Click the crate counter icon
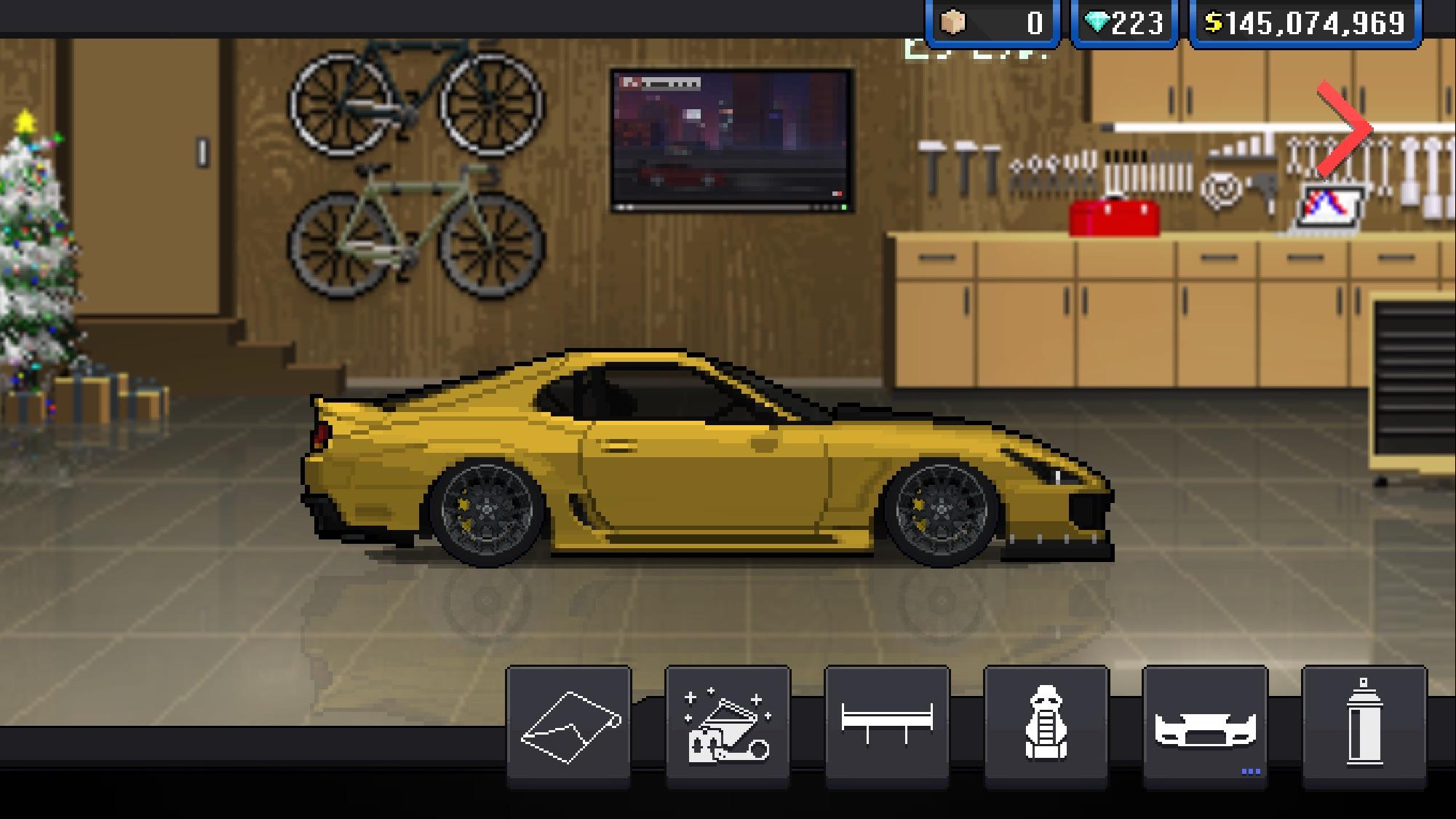Screen dimensions: 1456x819 953,21
